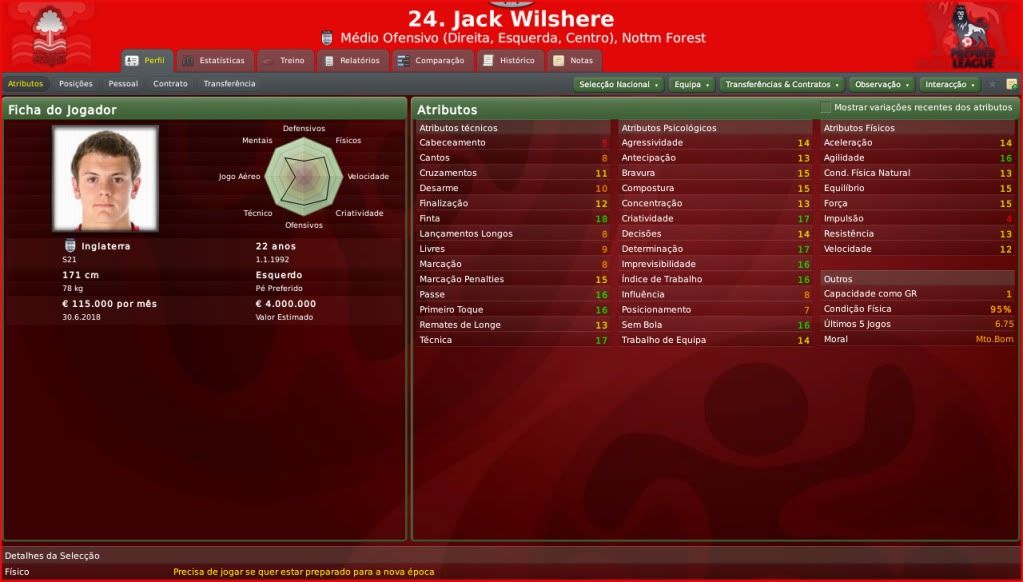Open the Selecção Nacional dropdown
Image resolution: width=1023 pixels, height=582 pixels.
coord(618,85)
